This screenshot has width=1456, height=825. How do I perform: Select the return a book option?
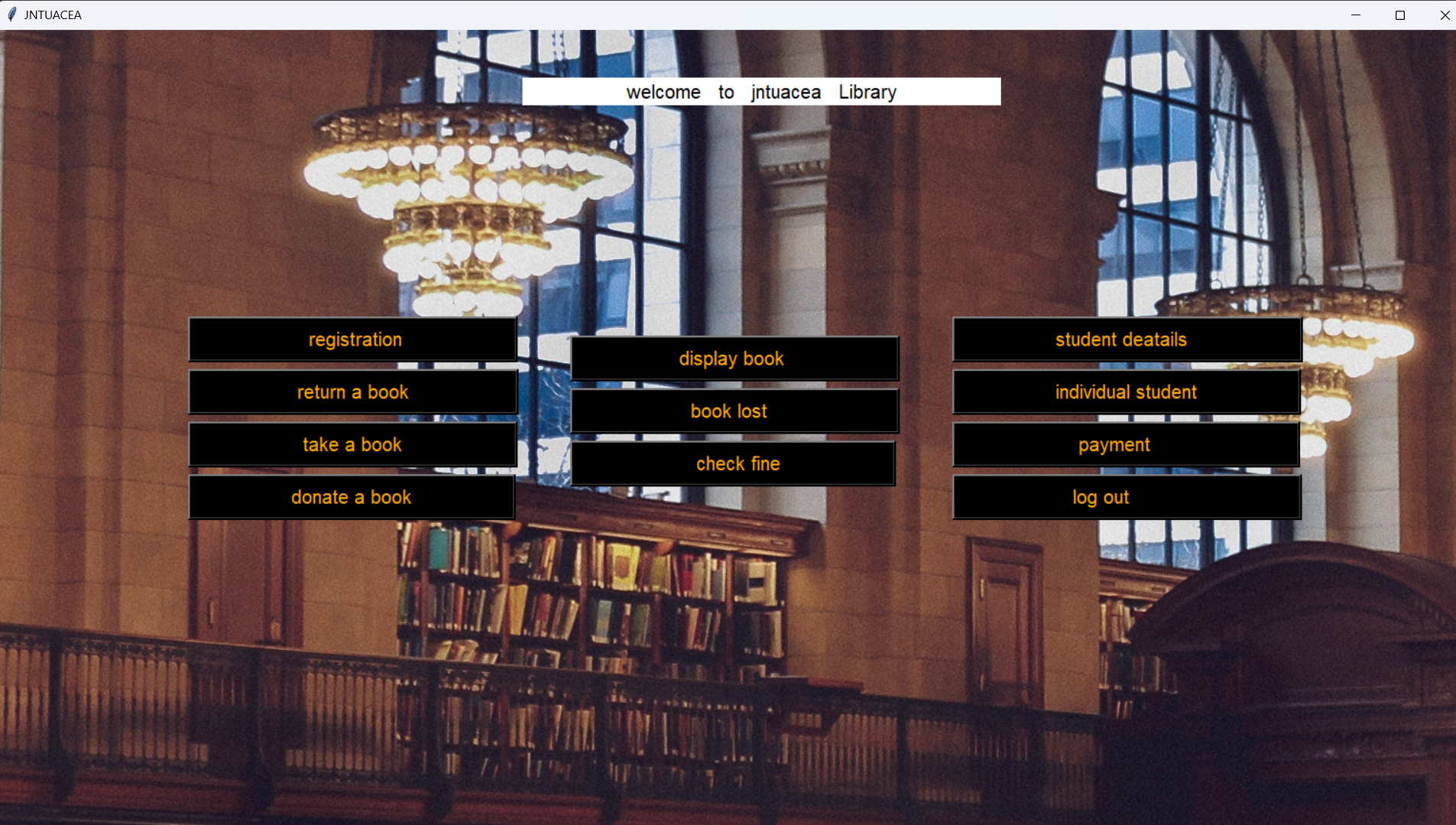tap(352, 391)
